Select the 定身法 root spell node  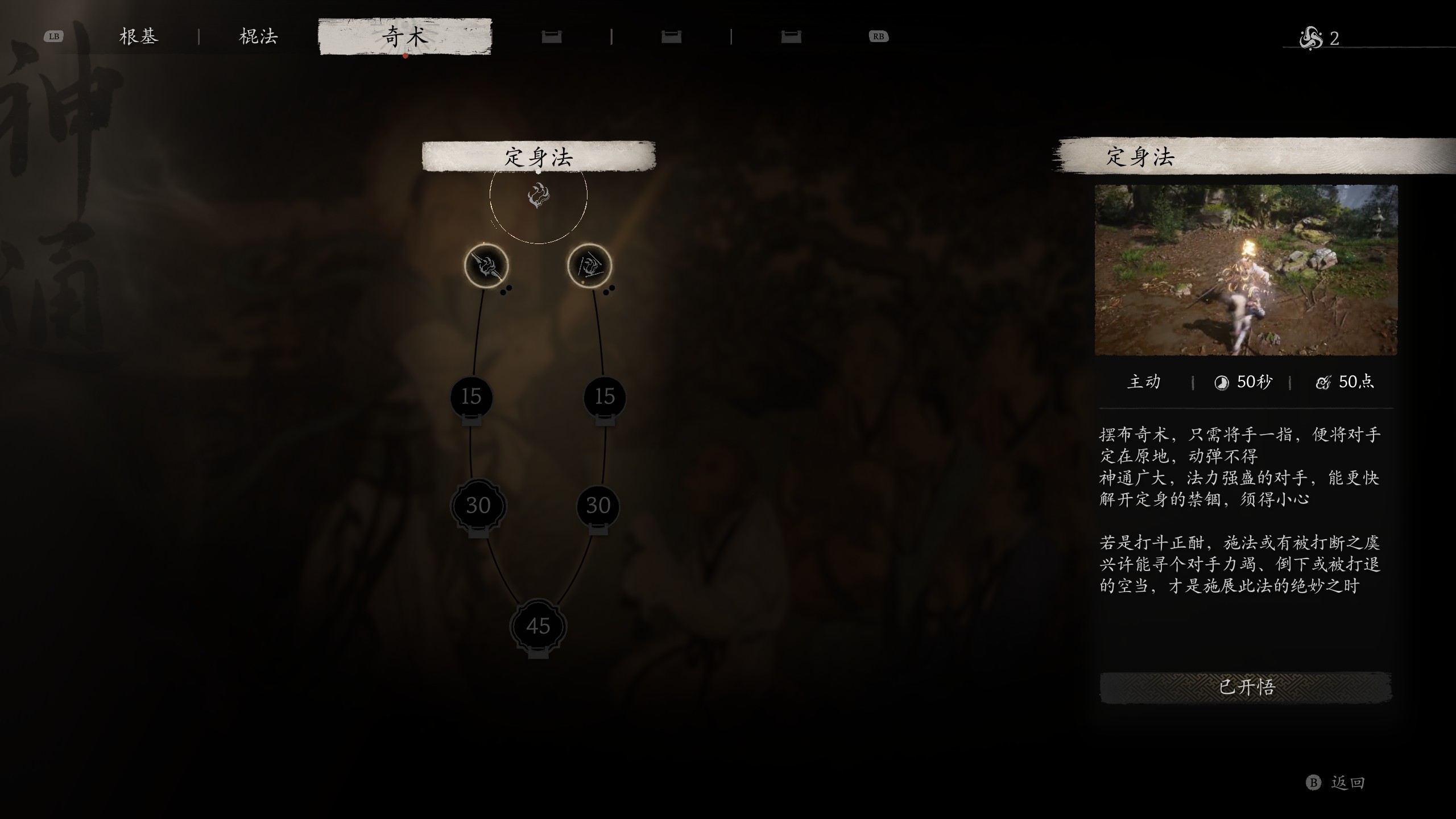click(x=538, y=195)
